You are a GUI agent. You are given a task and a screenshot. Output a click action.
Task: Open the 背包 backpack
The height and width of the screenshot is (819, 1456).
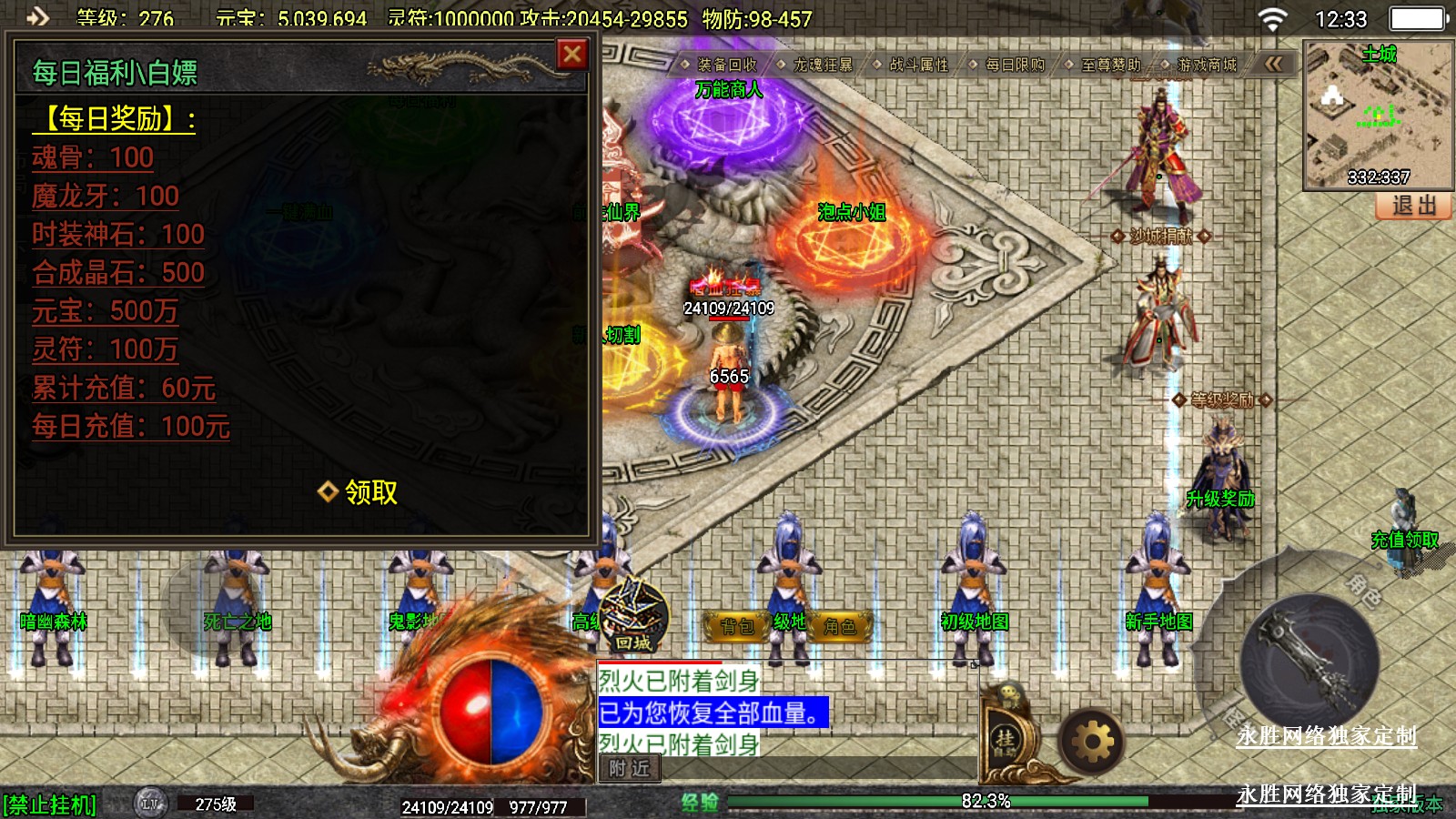click(738, 626)
